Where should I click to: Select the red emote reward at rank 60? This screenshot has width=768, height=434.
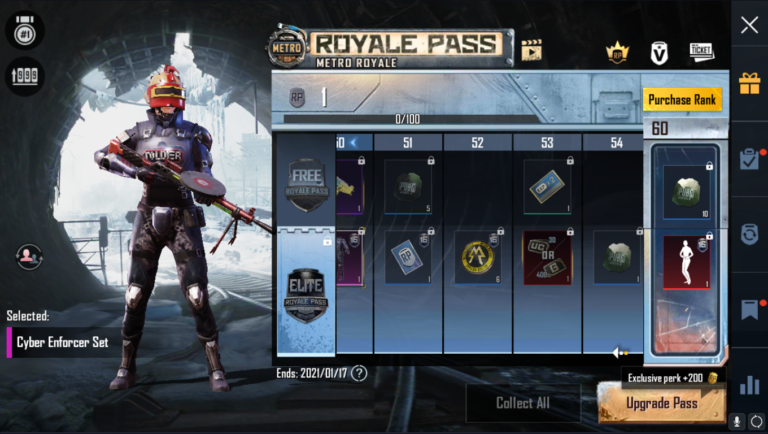pyautogui.click(x=685, y=261)
